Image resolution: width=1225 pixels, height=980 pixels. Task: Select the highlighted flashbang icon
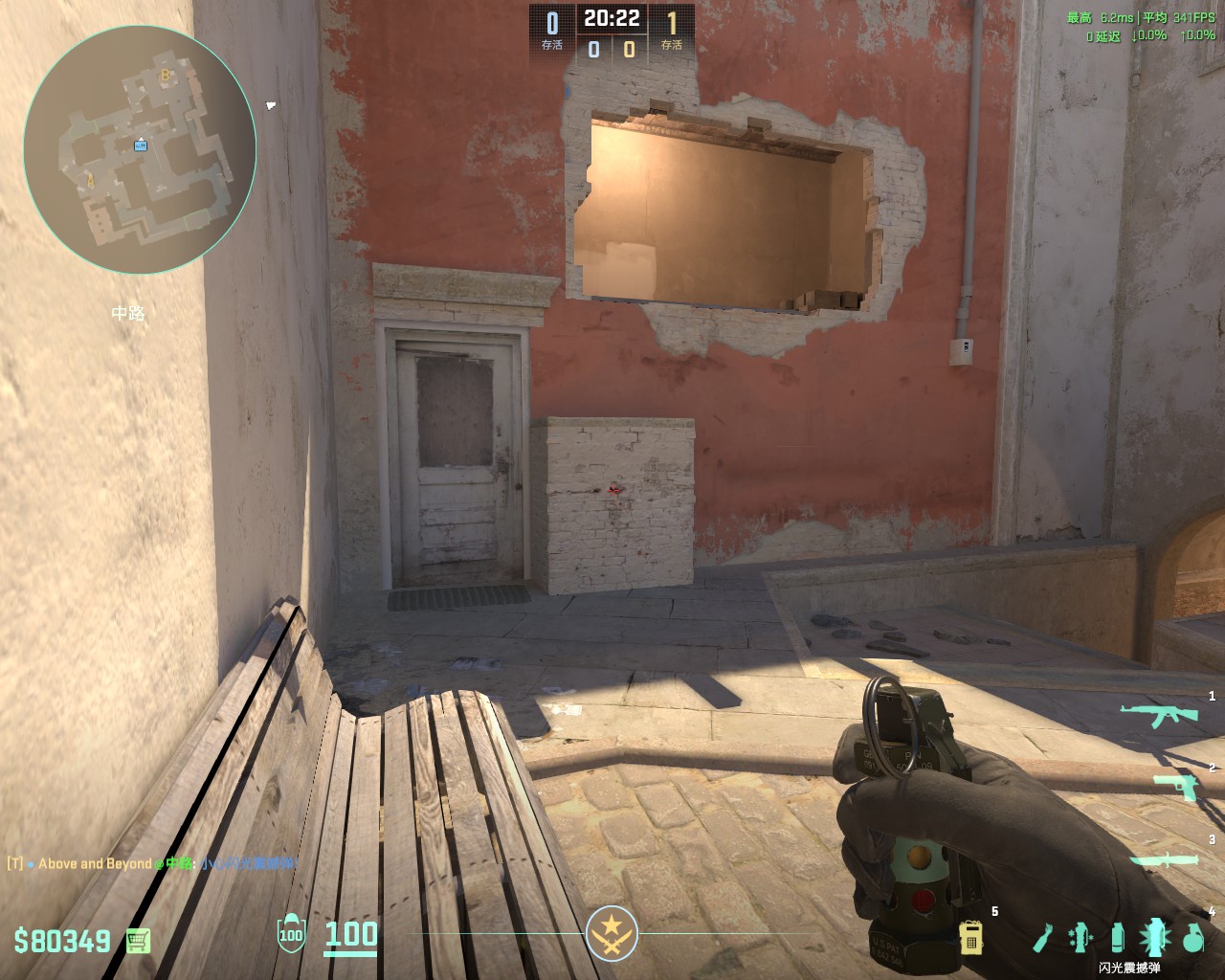coord(1155,938)
